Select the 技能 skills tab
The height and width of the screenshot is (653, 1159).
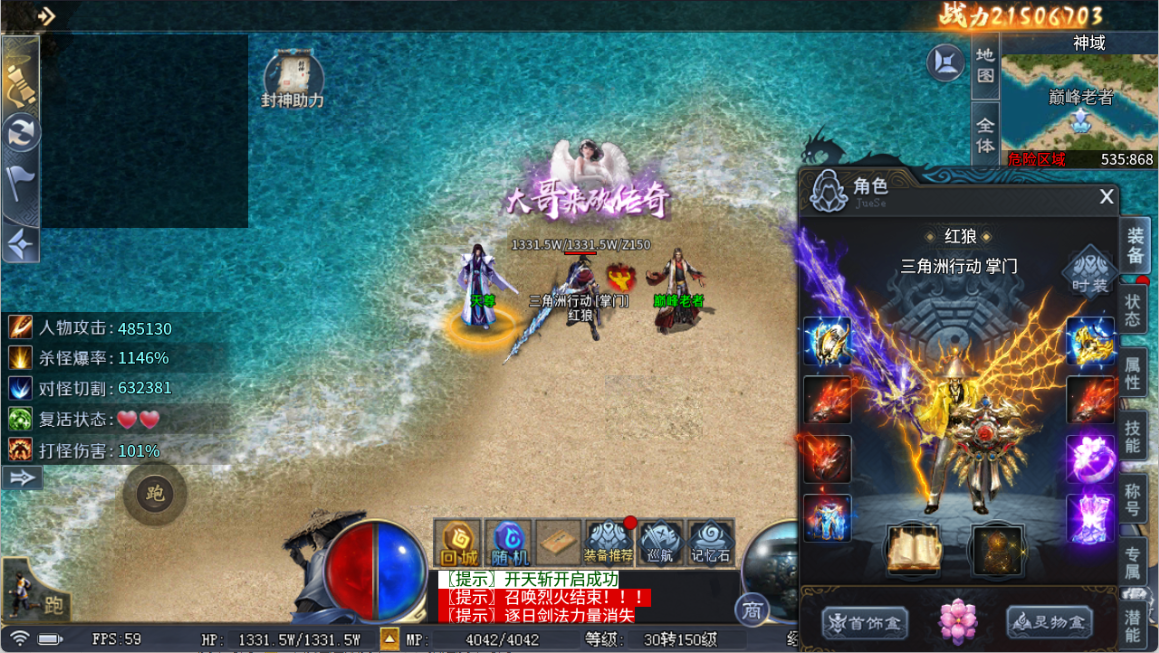pos(1133,436)
